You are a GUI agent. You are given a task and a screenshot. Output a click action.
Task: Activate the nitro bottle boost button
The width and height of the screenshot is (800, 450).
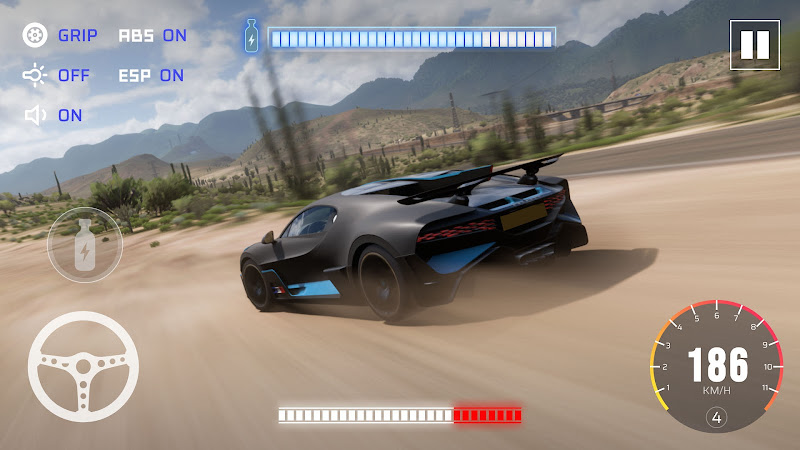[x=85, y=245]
